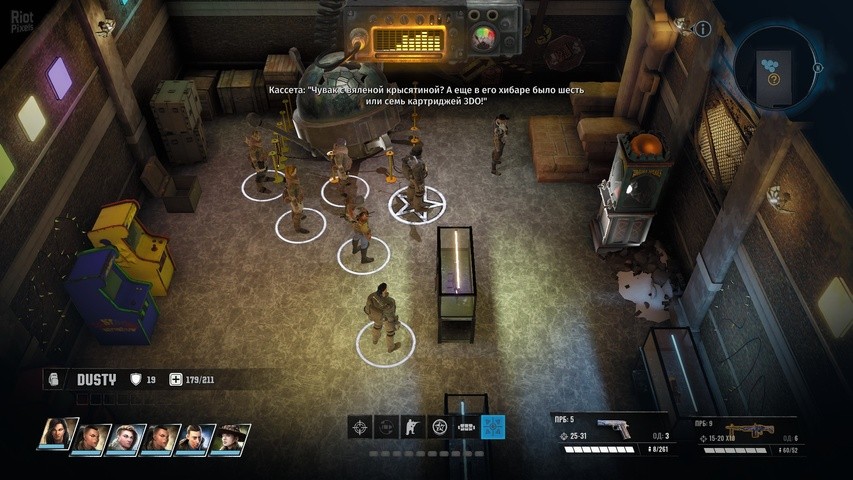Select the long-haired woman's squad portrait
The width and height of the screenshot is (853, 480).
(x=57, y=436)
